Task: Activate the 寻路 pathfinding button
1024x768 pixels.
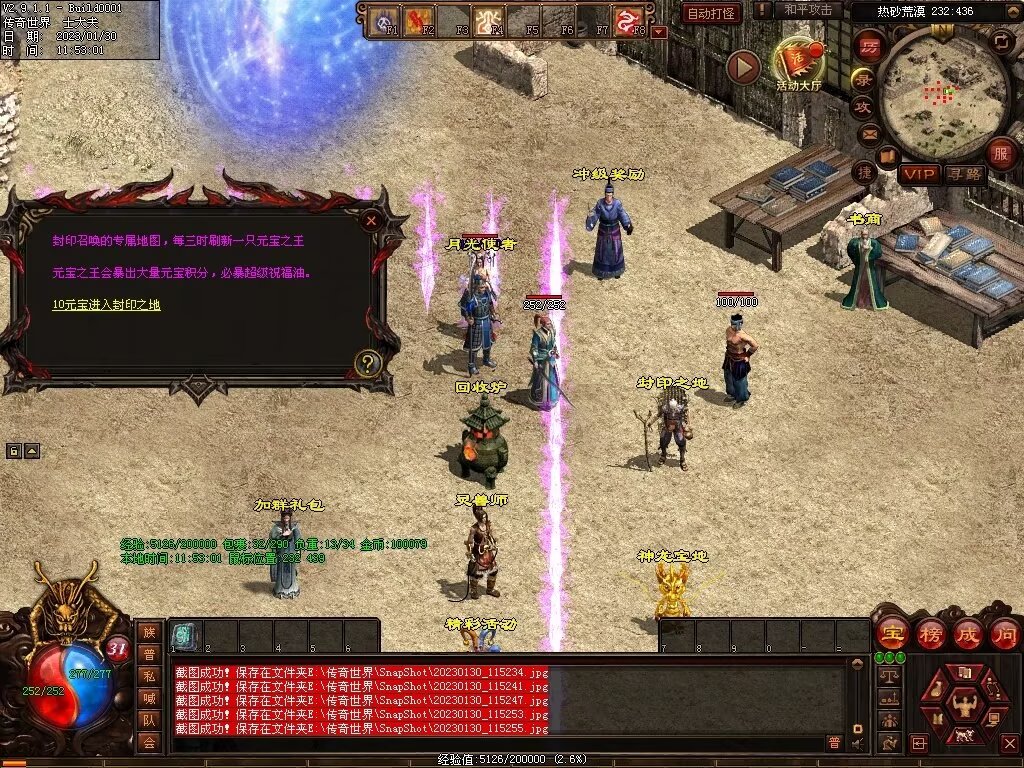Action: [x=965, y=174]
